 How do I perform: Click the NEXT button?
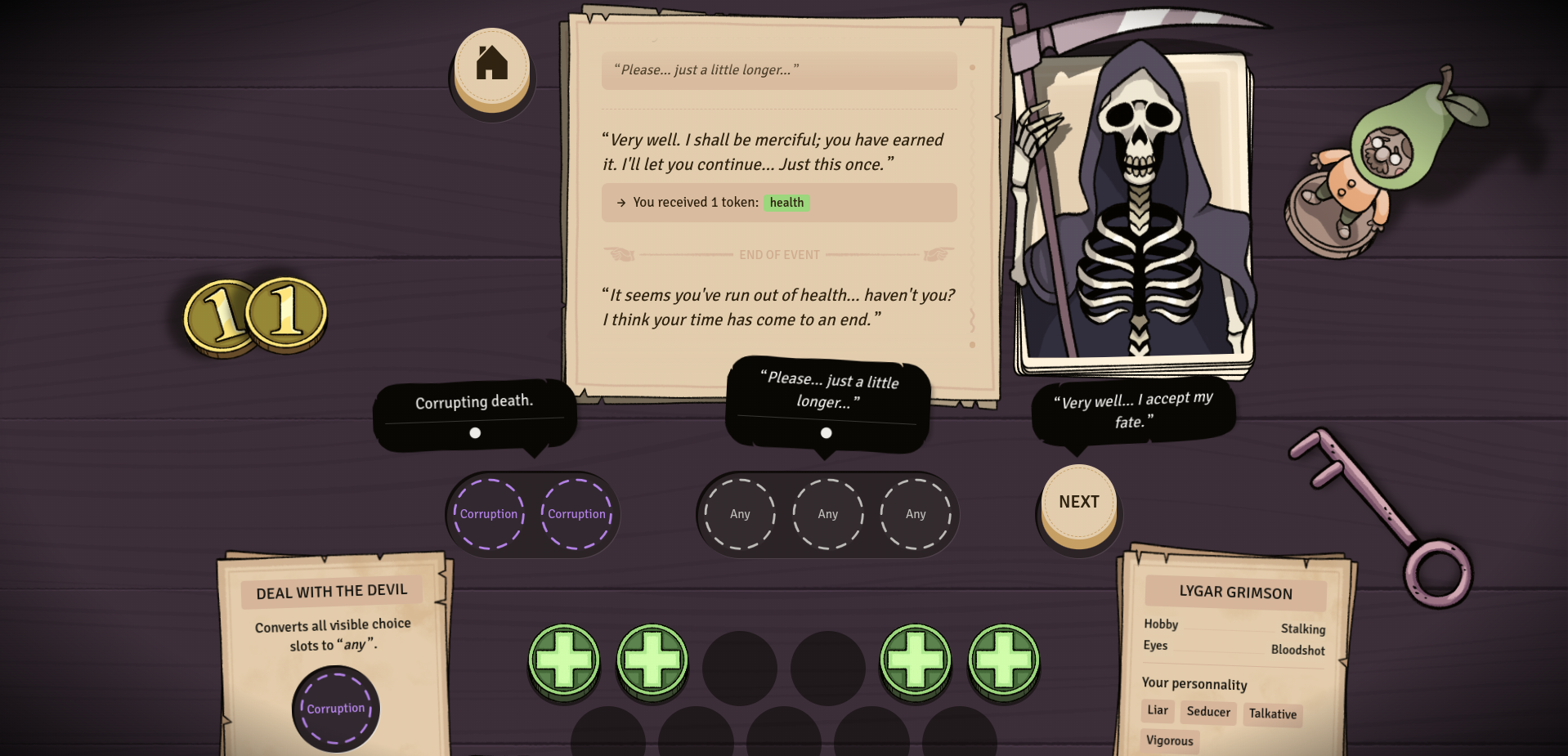pos(1078,503)
